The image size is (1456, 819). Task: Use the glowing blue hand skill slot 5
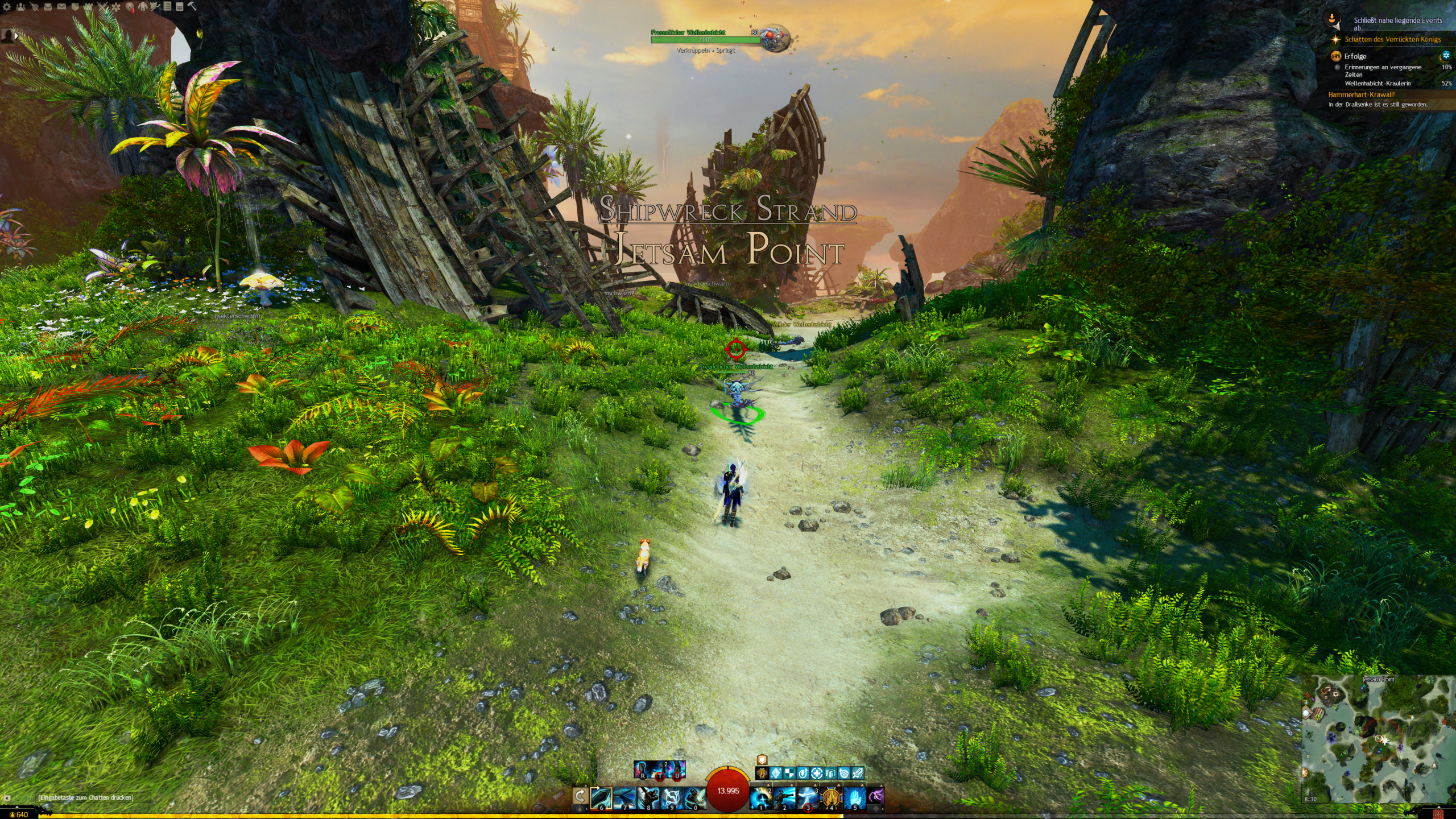[x=854, y=798]
